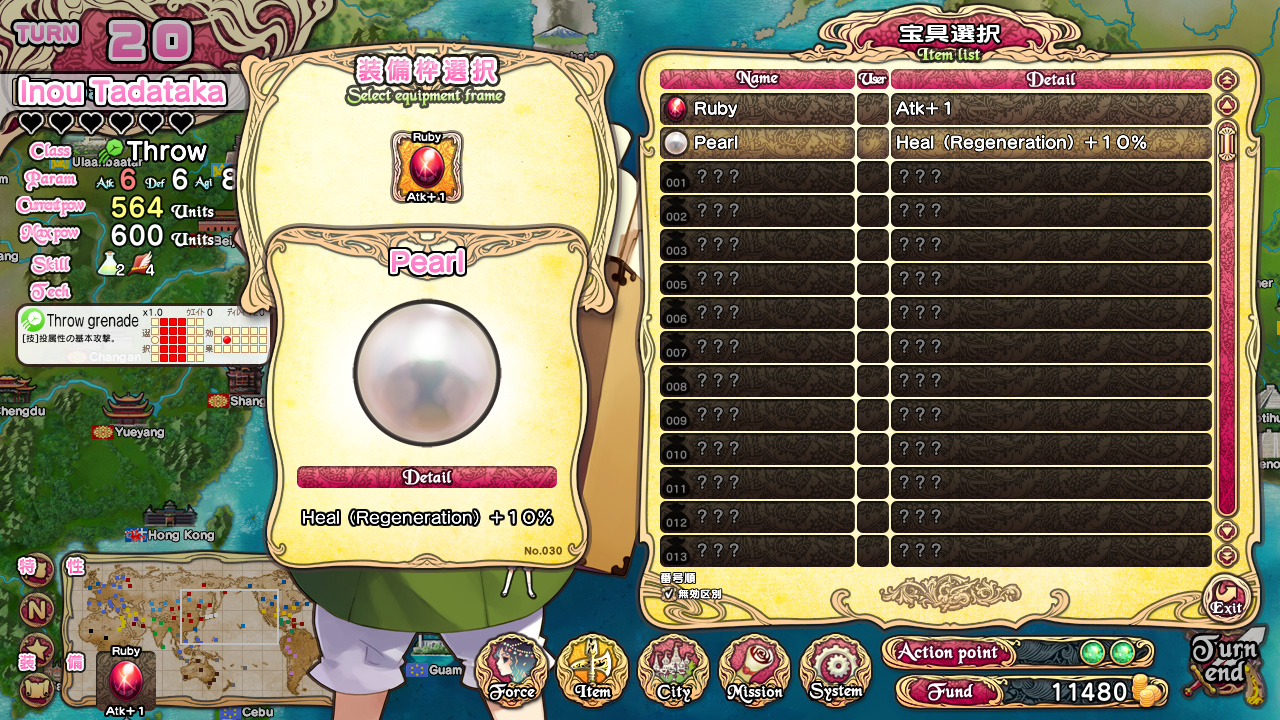Open the Force menu

[x=512, y=670]
